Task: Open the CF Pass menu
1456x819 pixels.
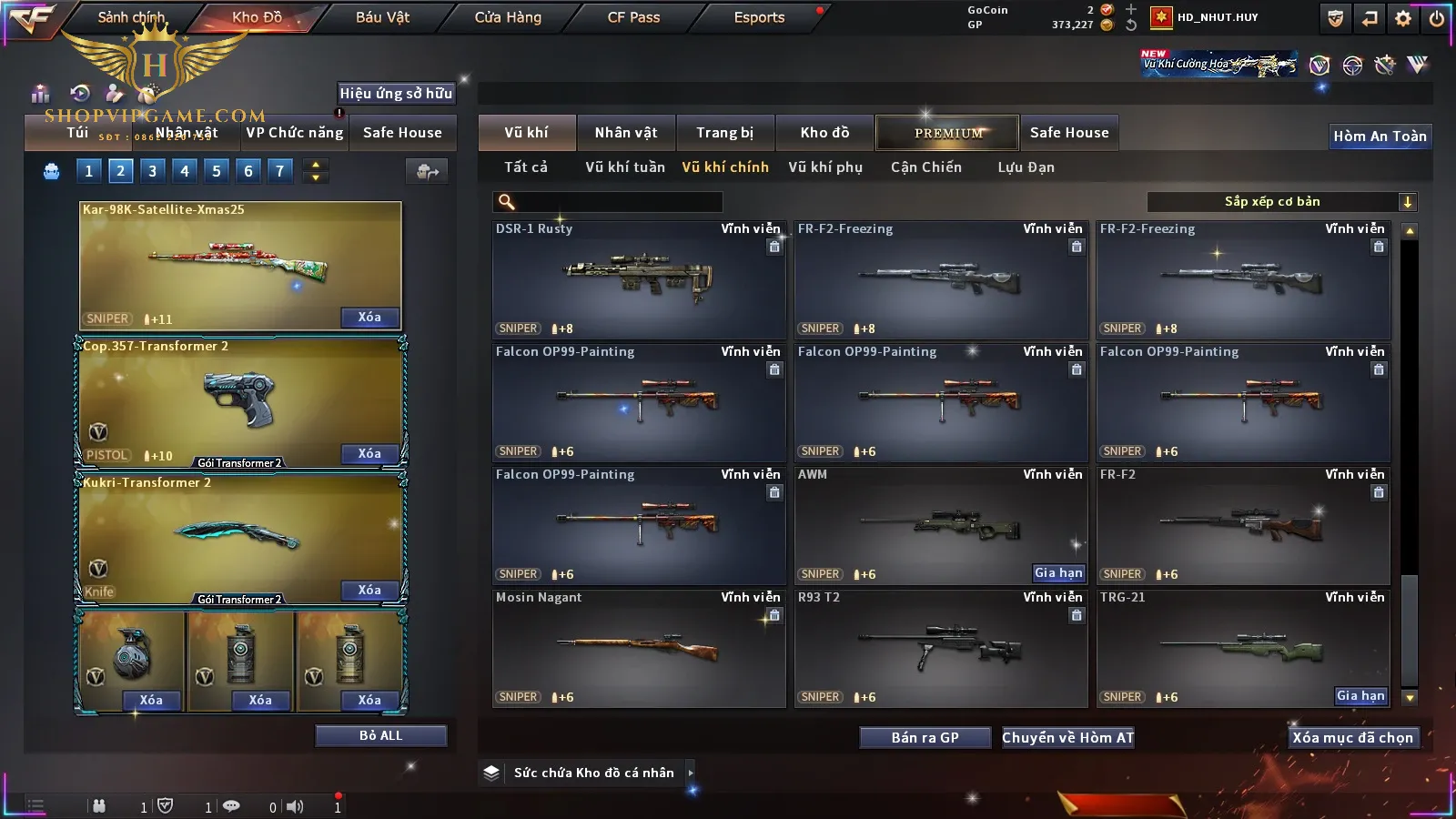Action: tap(633, 17)
